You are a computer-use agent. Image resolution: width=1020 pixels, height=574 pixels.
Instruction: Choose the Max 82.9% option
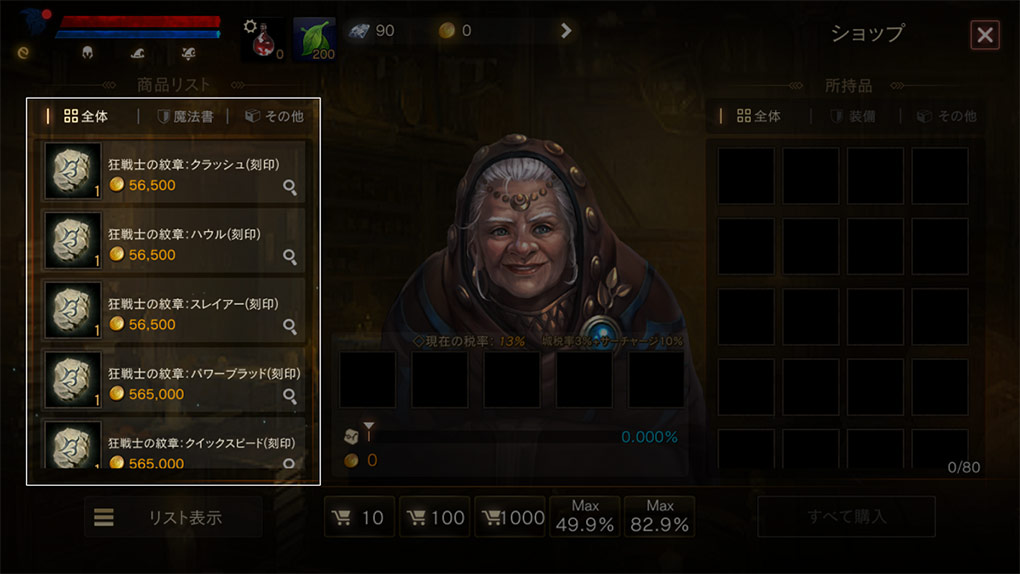click(660, 517)
